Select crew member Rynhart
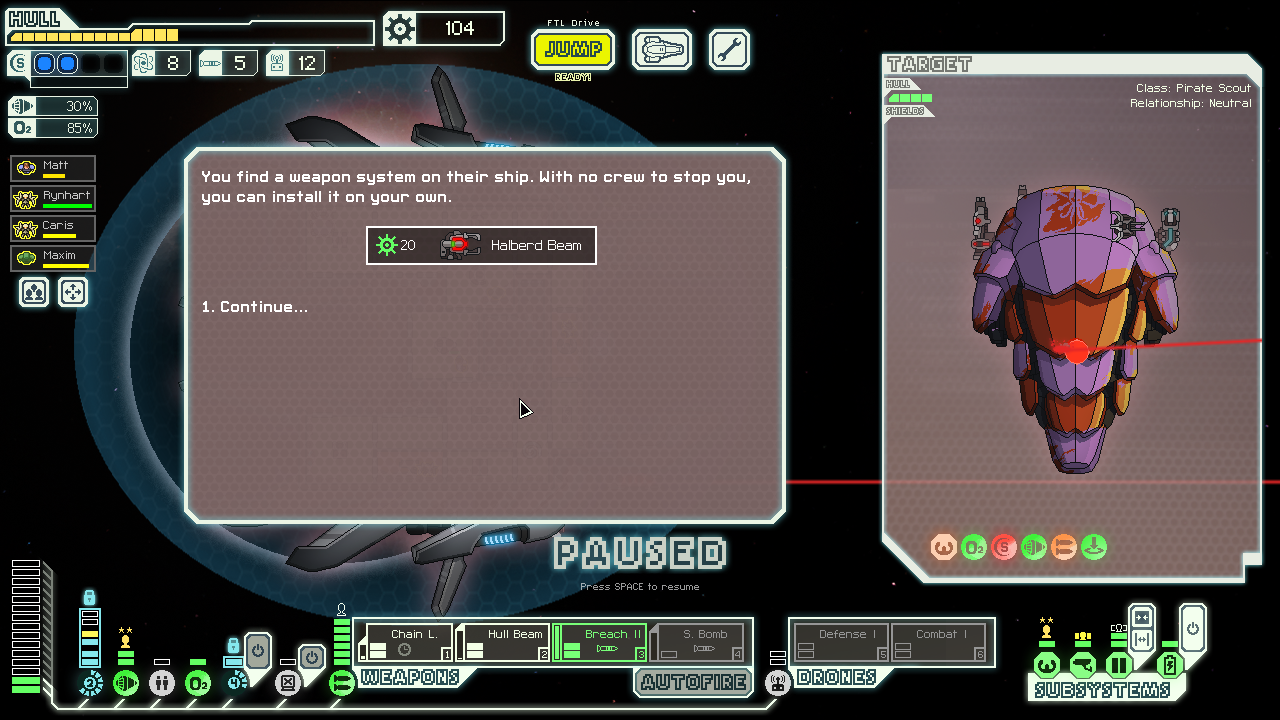 [54, 198]
